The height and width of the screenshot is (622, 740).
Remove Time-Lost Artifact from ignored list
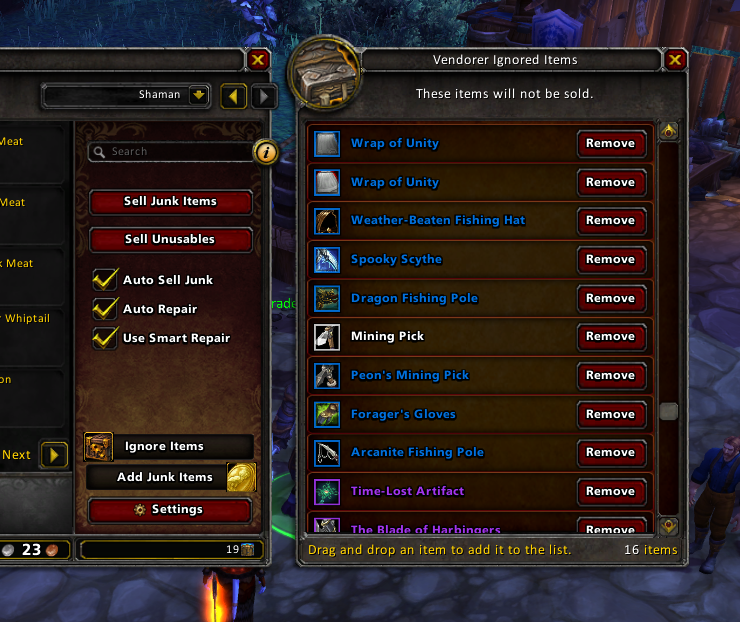point(610,491)
